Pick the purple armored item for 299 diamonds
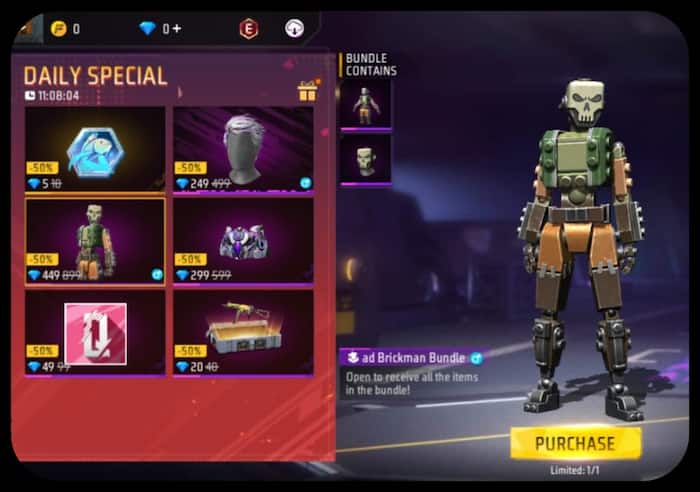This screenshot has width=700, height=492. pyautogui.click(x=243, y=240)
